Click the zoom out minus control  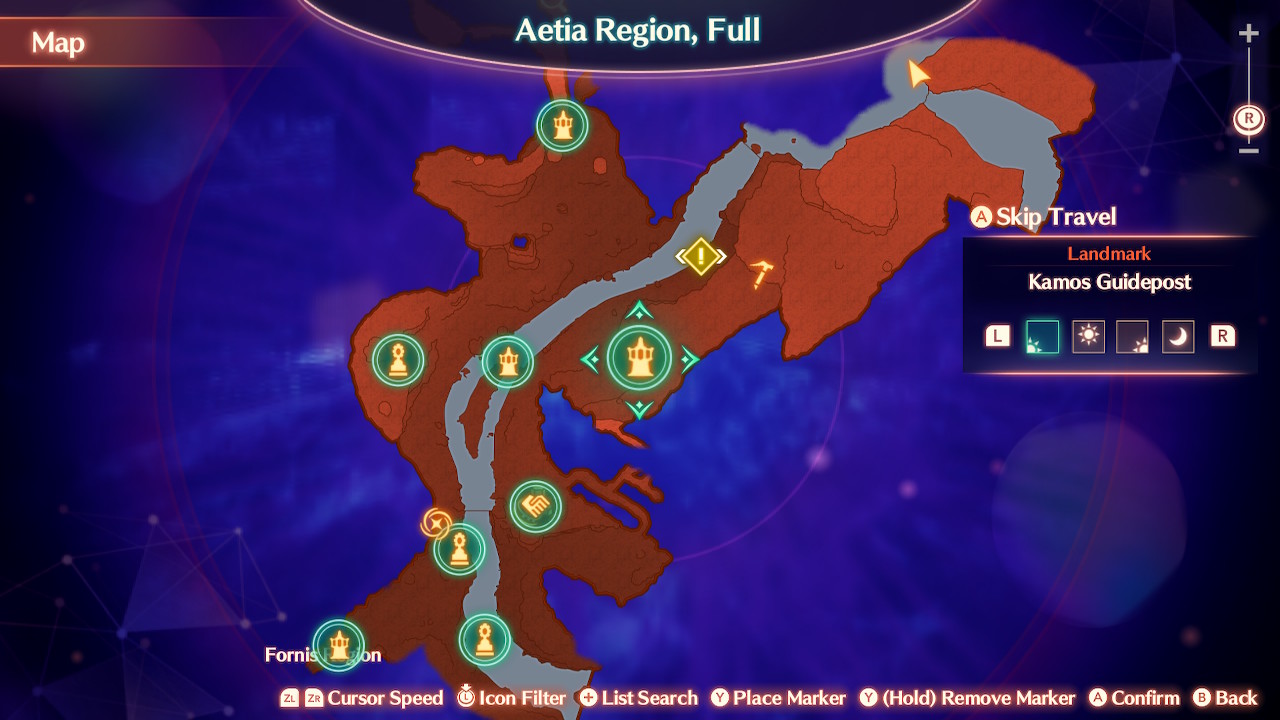(x=1247, y=152)
